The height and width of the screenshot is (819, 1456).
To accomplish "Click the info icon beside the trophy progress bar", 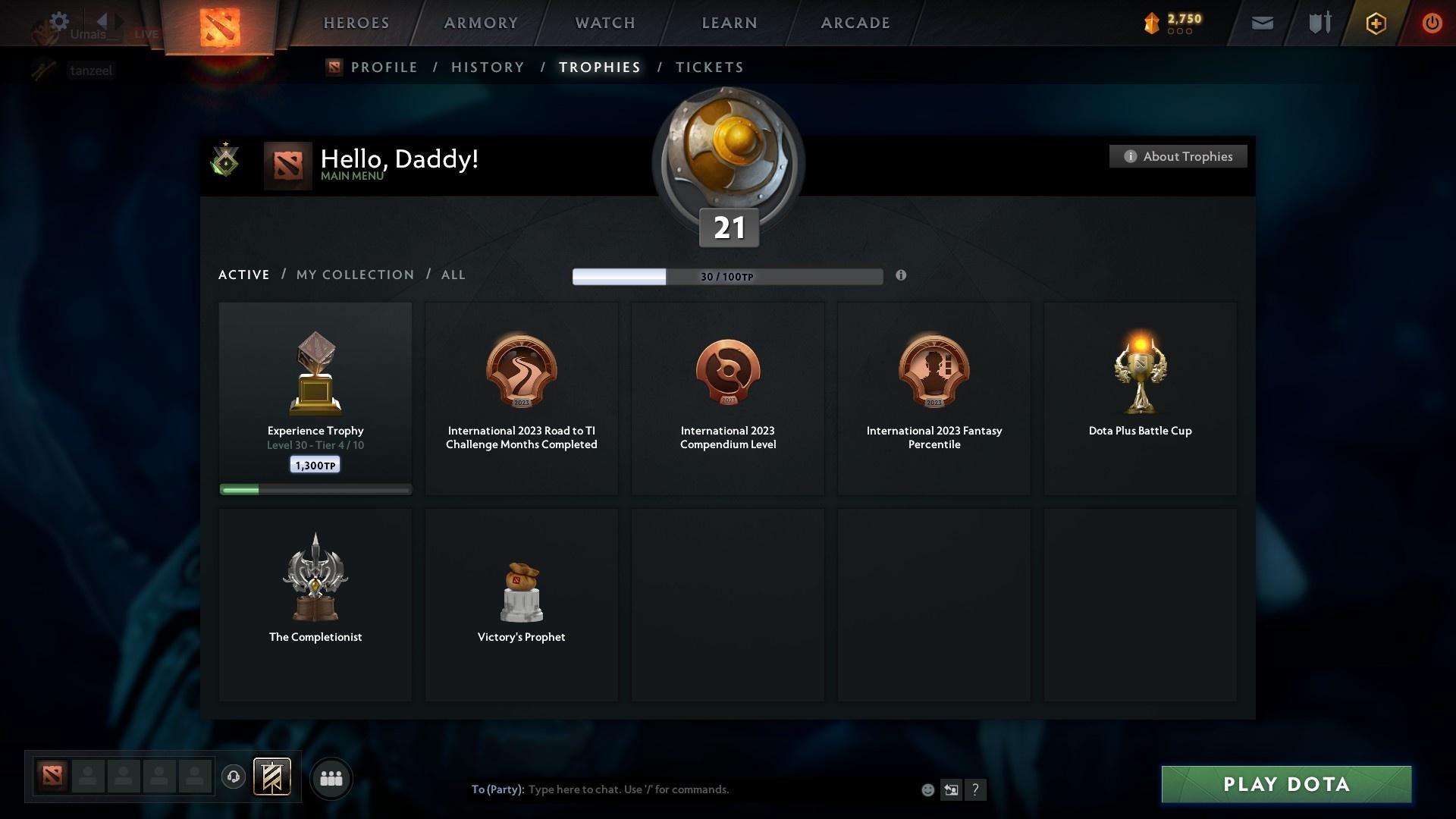I will point(902,276).
